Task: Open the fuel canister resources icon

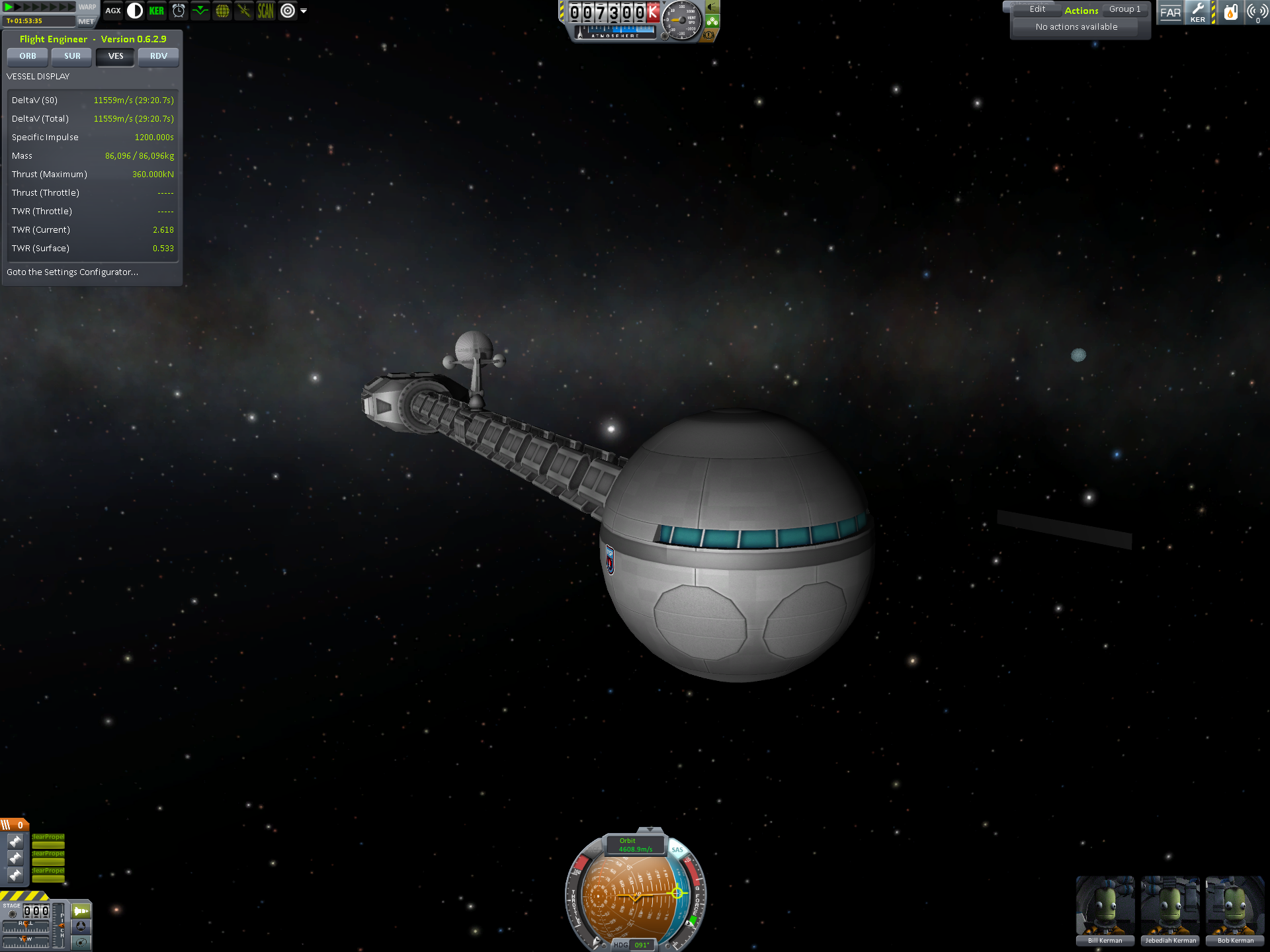Action: pos(1230,12)
